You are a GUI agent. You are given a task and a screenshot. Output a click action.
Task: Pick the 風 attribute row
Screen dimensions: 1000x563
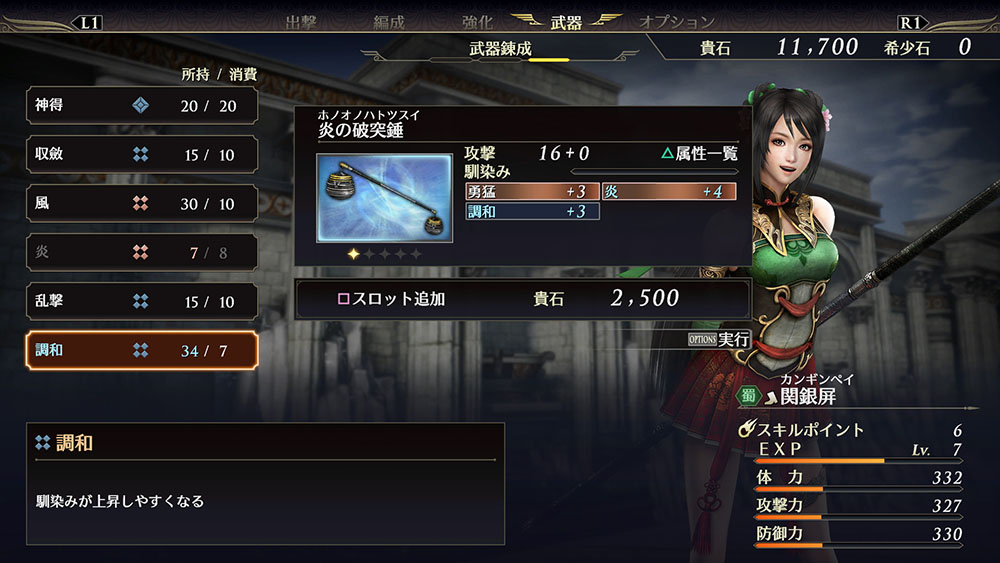tap(142, 204)
